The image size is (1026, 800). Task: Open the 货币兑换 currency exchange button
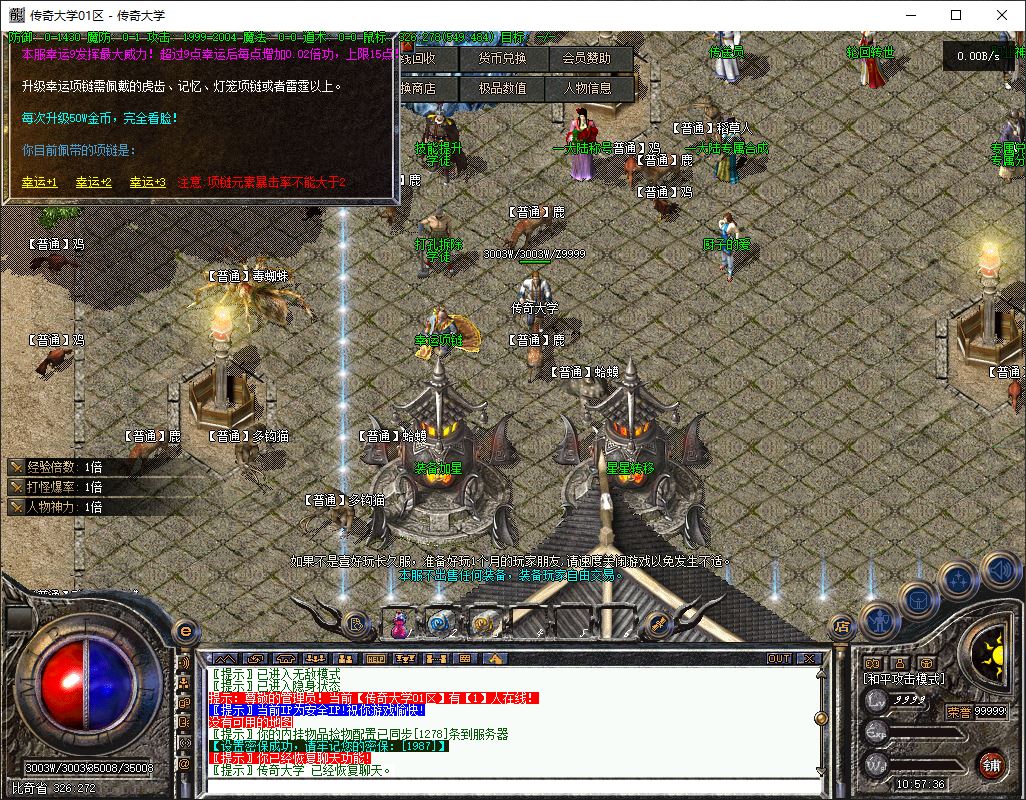(x=501, y=58)
